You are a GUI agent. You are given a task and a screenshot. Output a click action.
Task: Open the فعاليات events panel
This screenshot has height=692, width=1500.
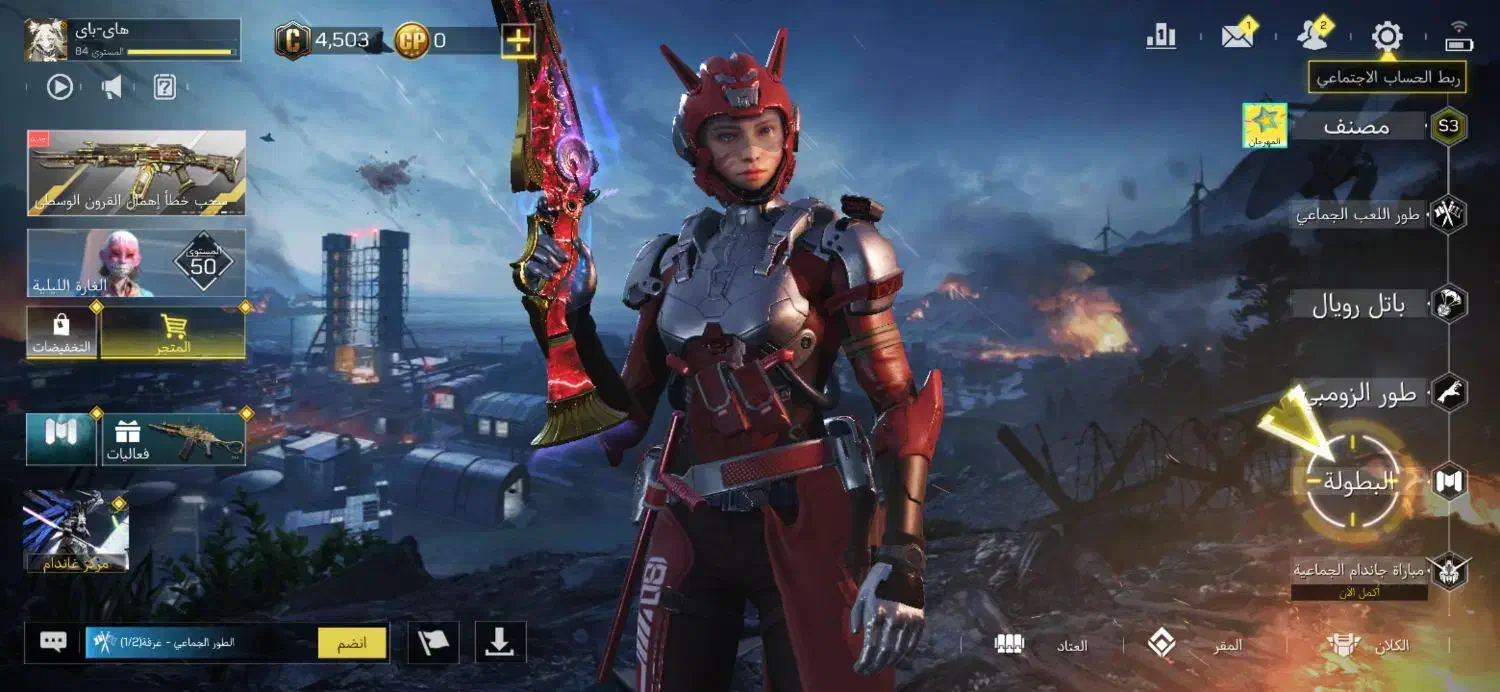coord(174,440)
